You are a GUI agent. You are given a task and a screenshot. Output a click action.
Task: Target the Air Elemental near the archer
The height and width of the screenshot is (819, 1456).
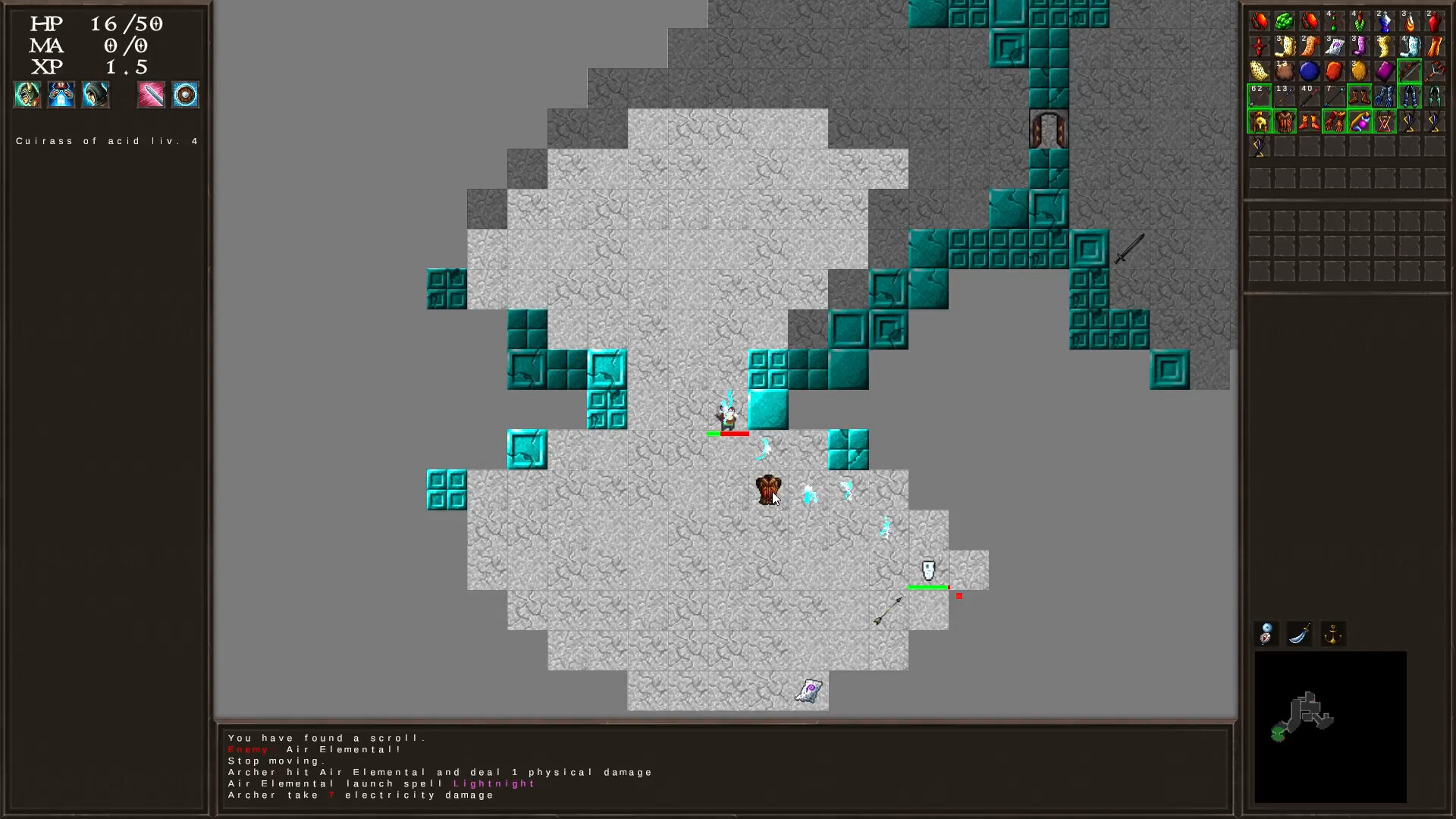[764, 449]
